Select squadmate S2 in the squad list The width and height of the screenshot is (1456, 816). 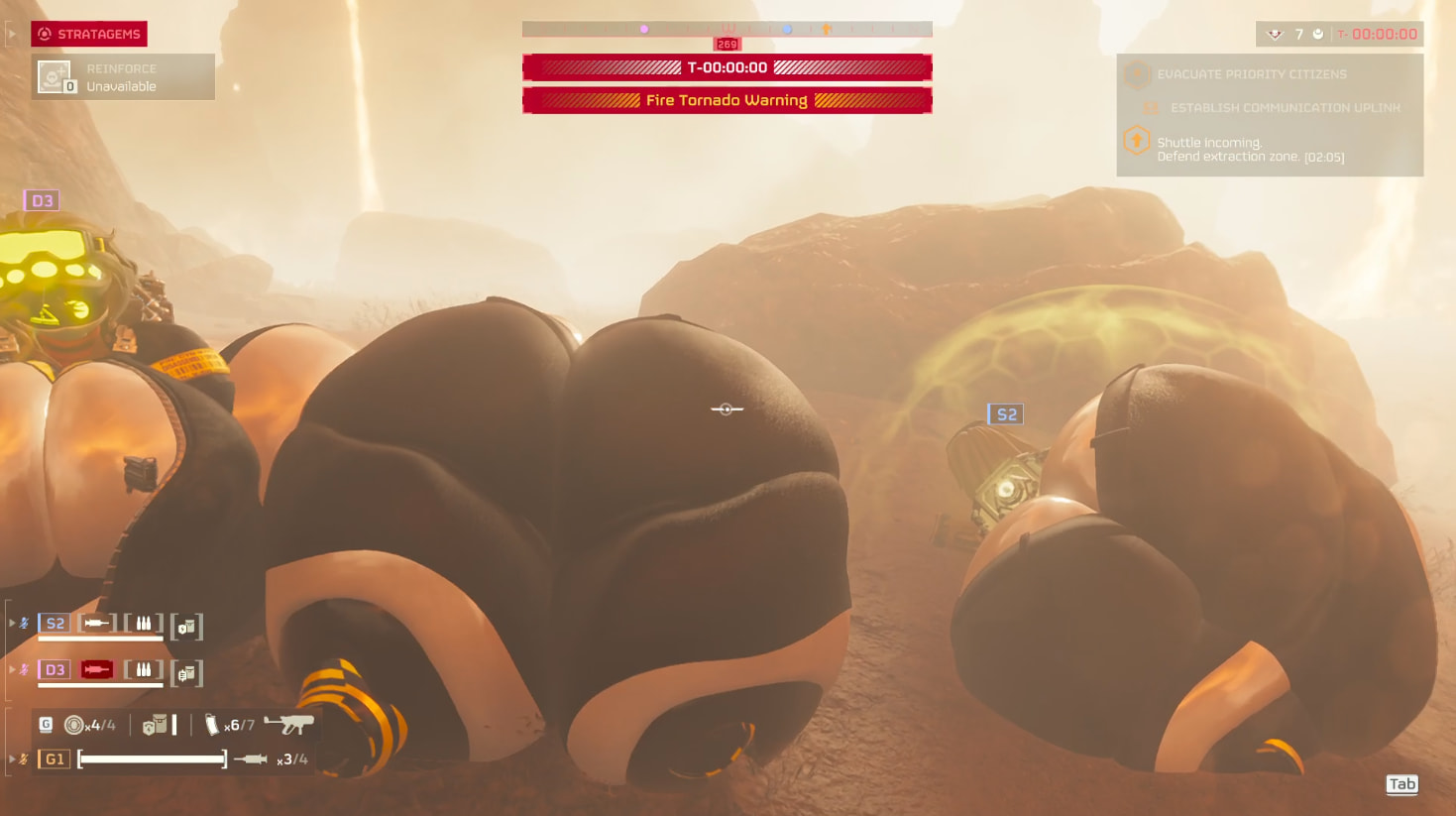coord(55,624)
